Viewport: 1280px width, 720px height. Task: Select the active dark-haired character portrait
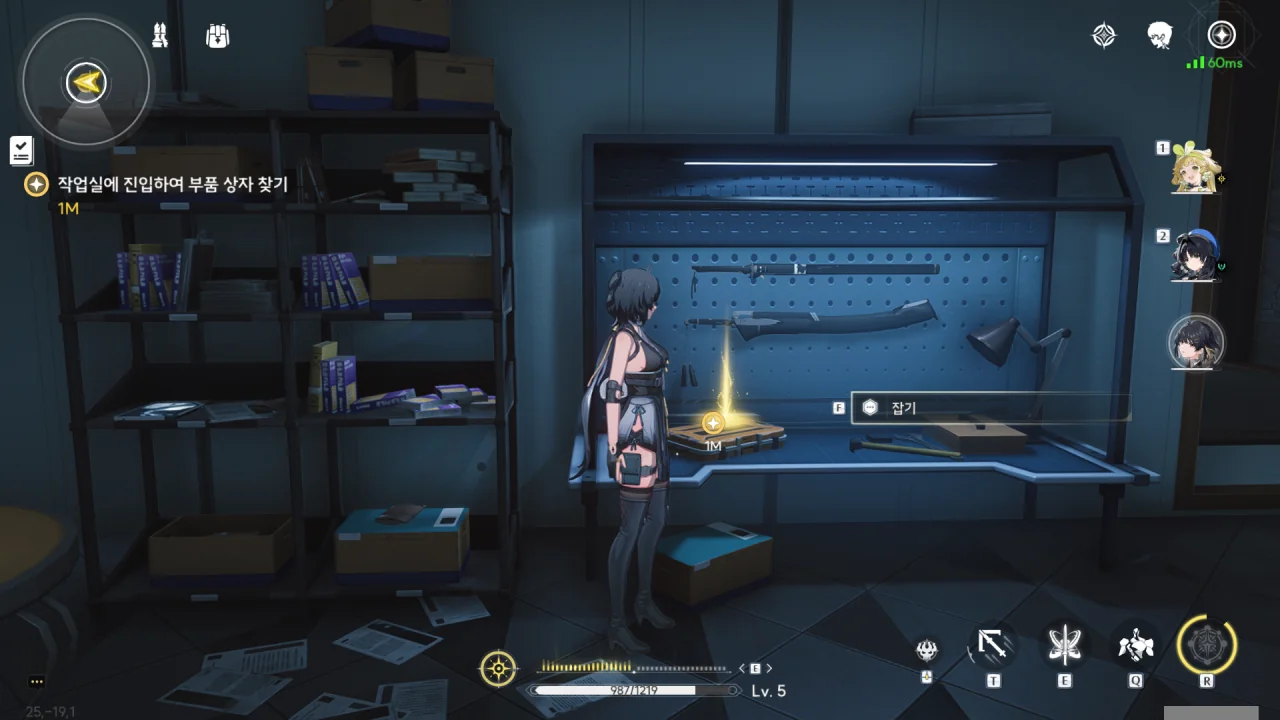1196,342
